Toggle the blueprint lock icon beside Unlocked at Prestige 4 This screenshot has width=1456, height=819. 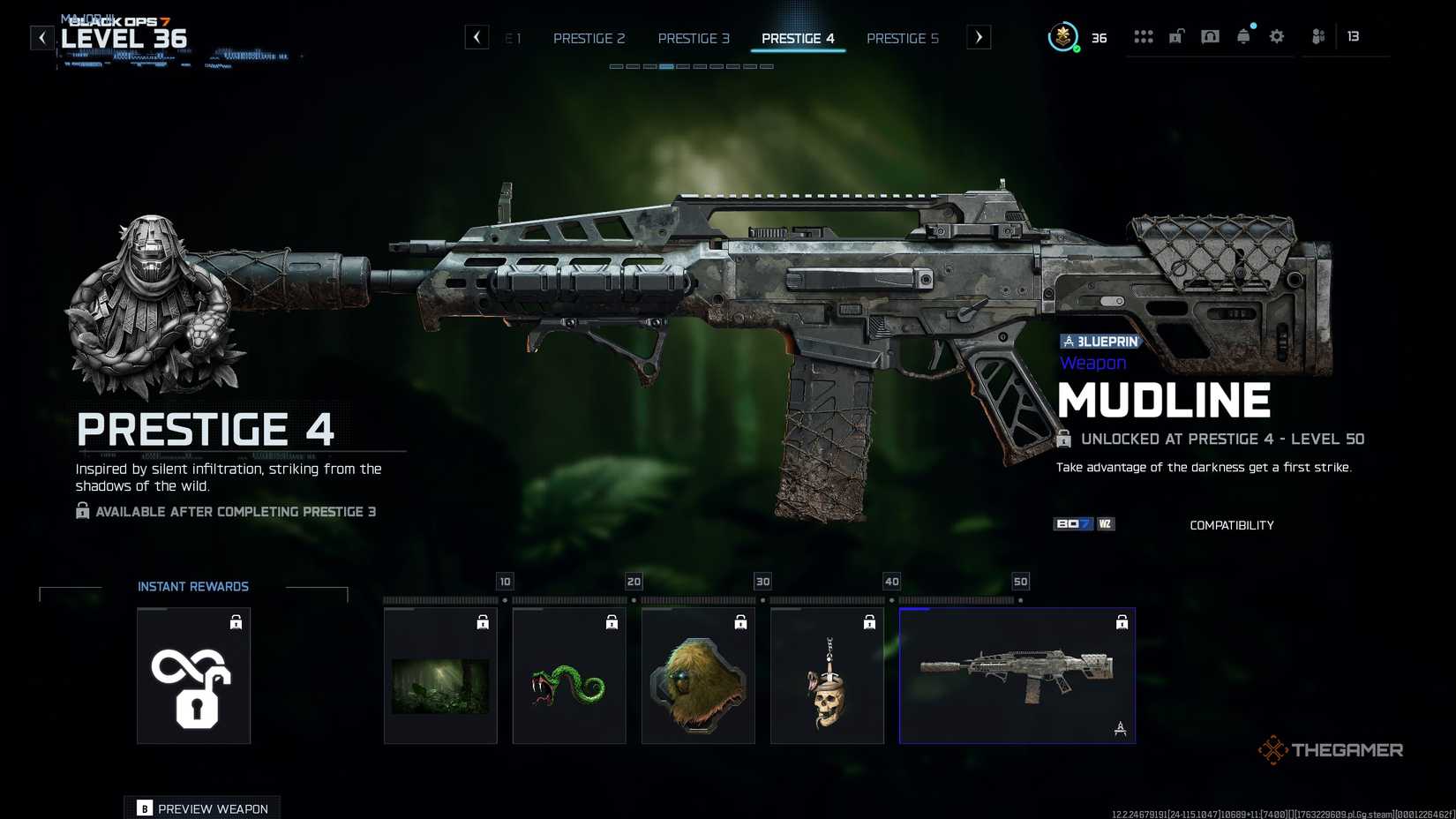tap(1063, 439)
